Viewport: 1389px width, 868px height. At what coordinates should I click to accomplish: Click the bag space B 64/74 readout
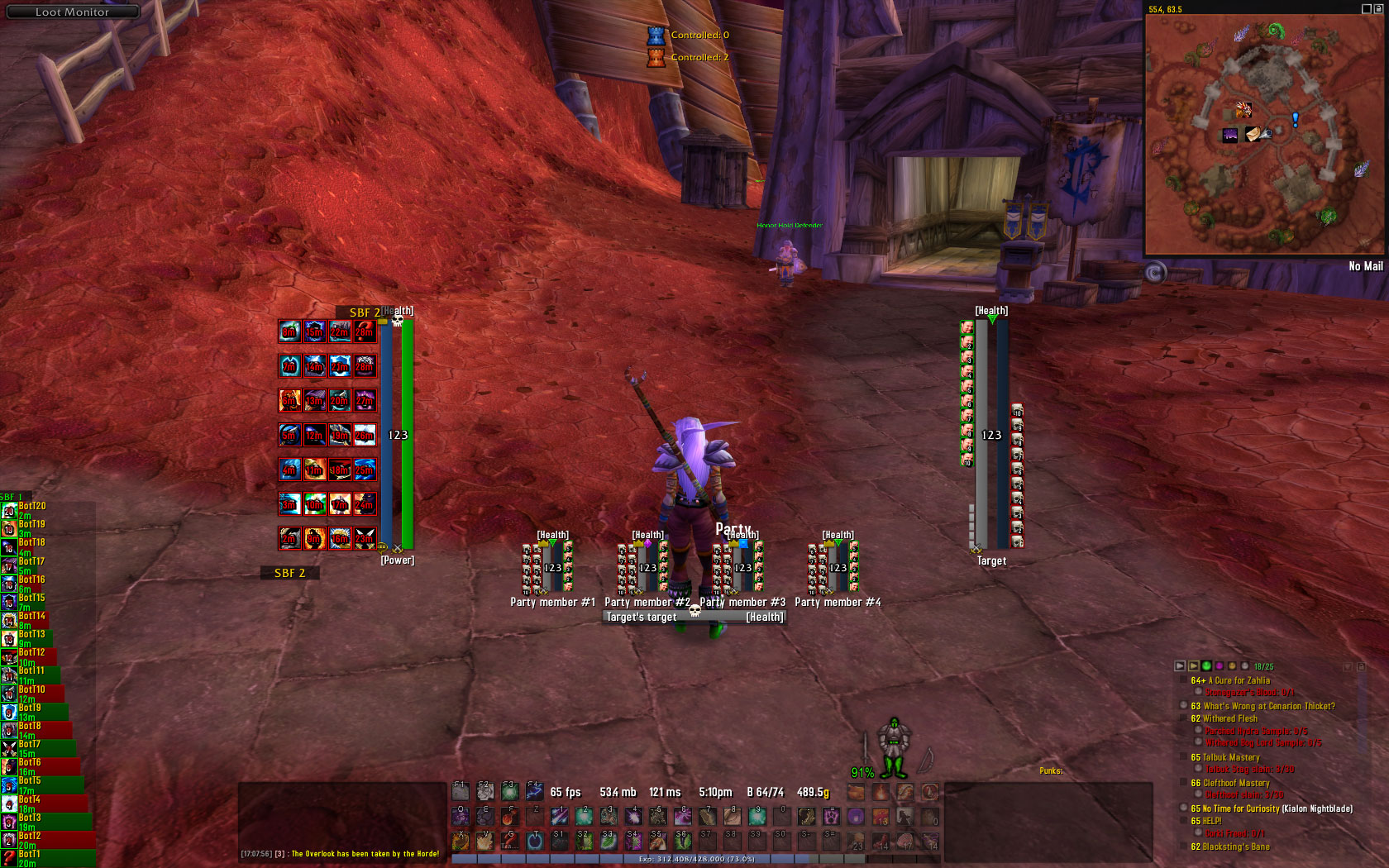click(x=765, y=792)
